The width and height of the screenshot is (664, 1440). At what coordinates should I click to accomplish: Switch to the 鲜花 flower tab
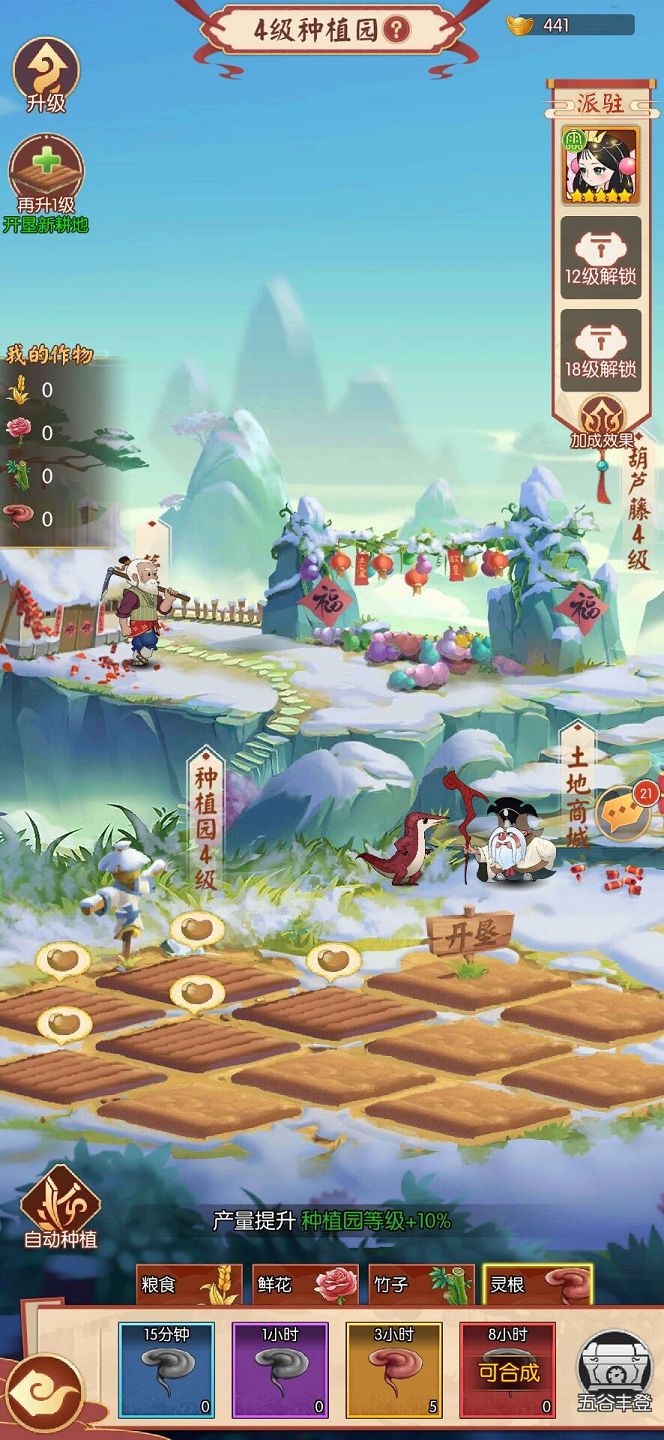(305, 1285)
